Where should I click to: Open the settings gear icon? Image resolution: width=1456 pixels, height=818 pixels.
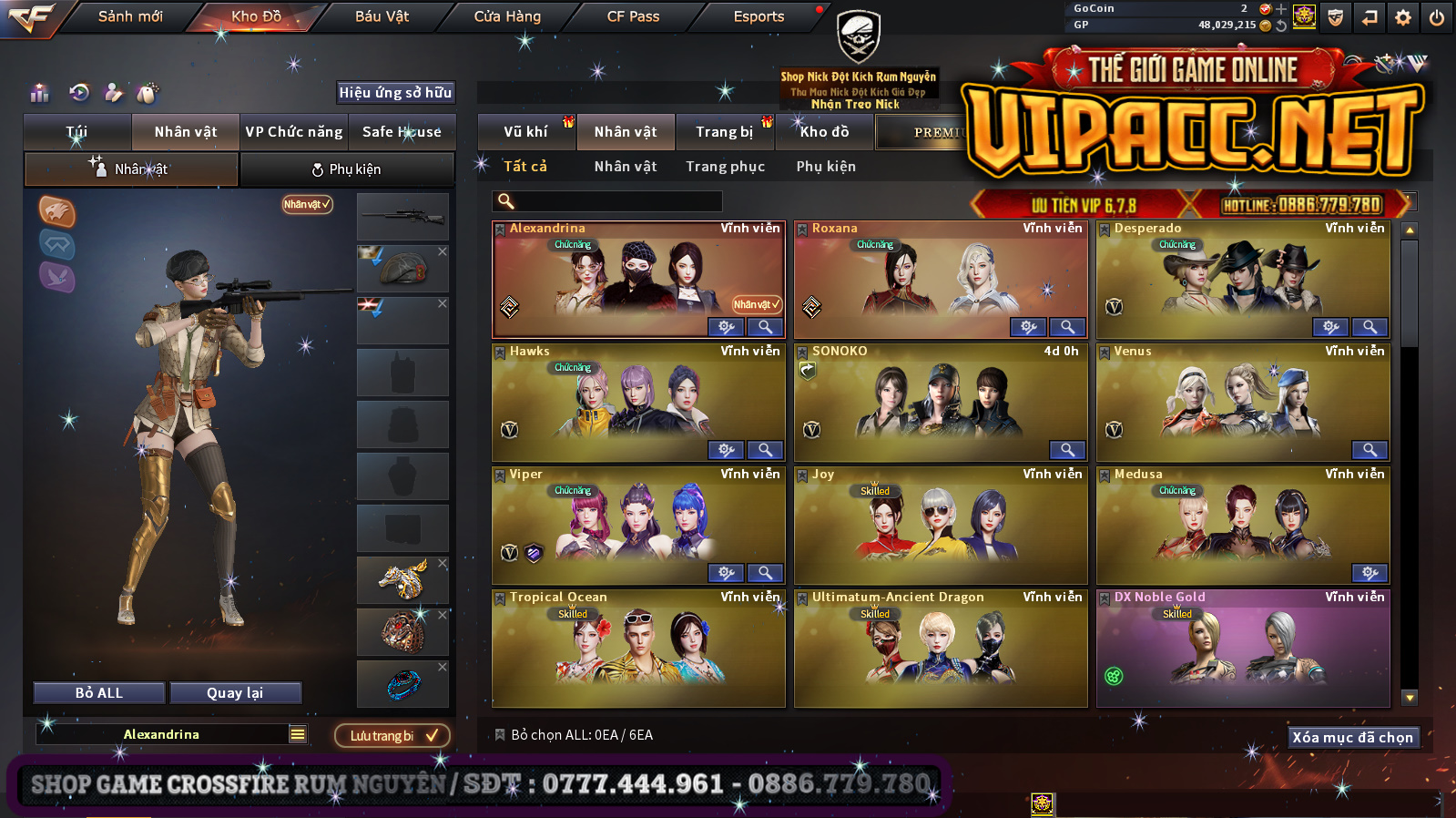coord(1403,17)
